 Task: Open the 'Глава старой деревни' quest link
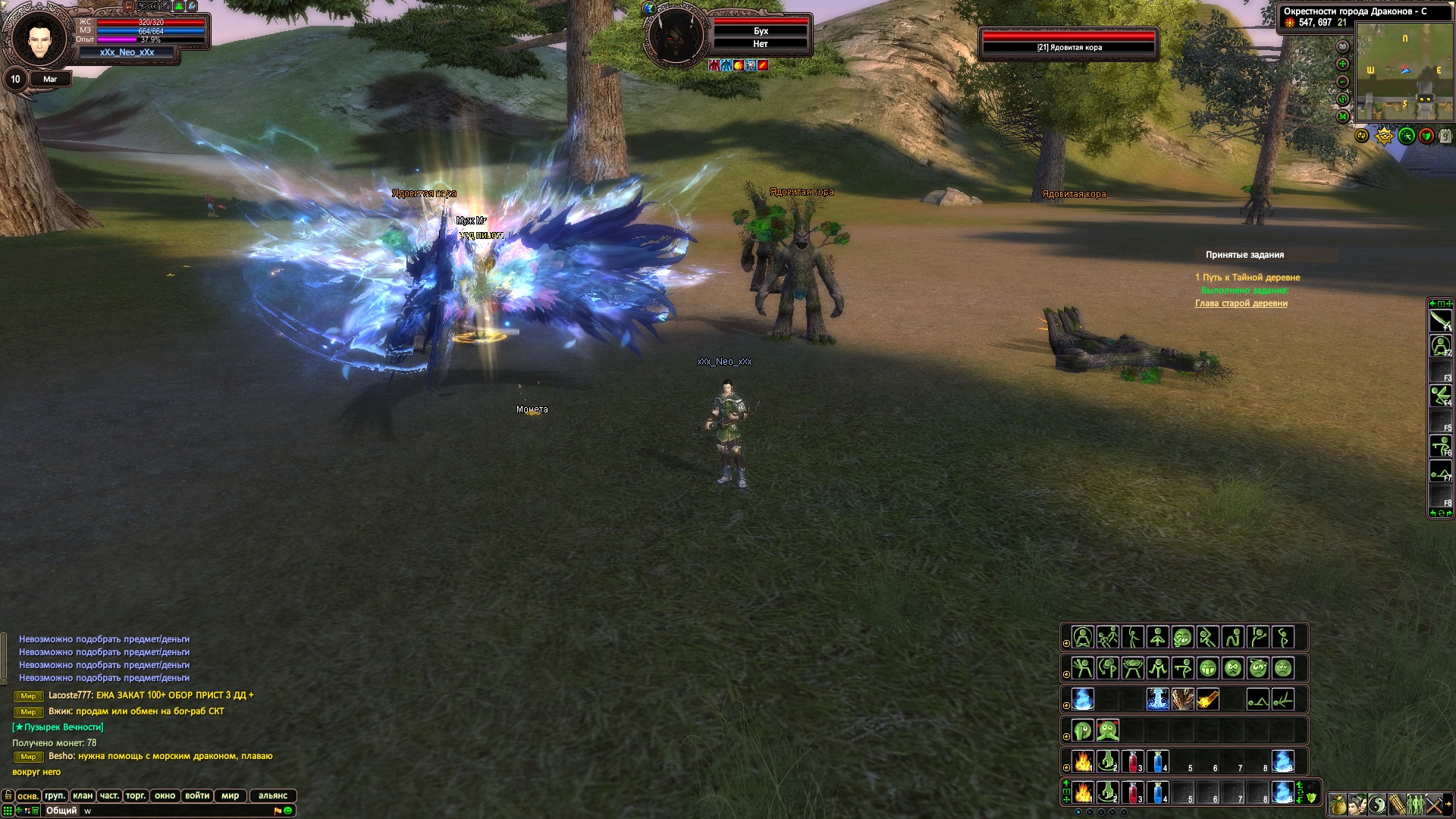click(x=1241, y=303)
